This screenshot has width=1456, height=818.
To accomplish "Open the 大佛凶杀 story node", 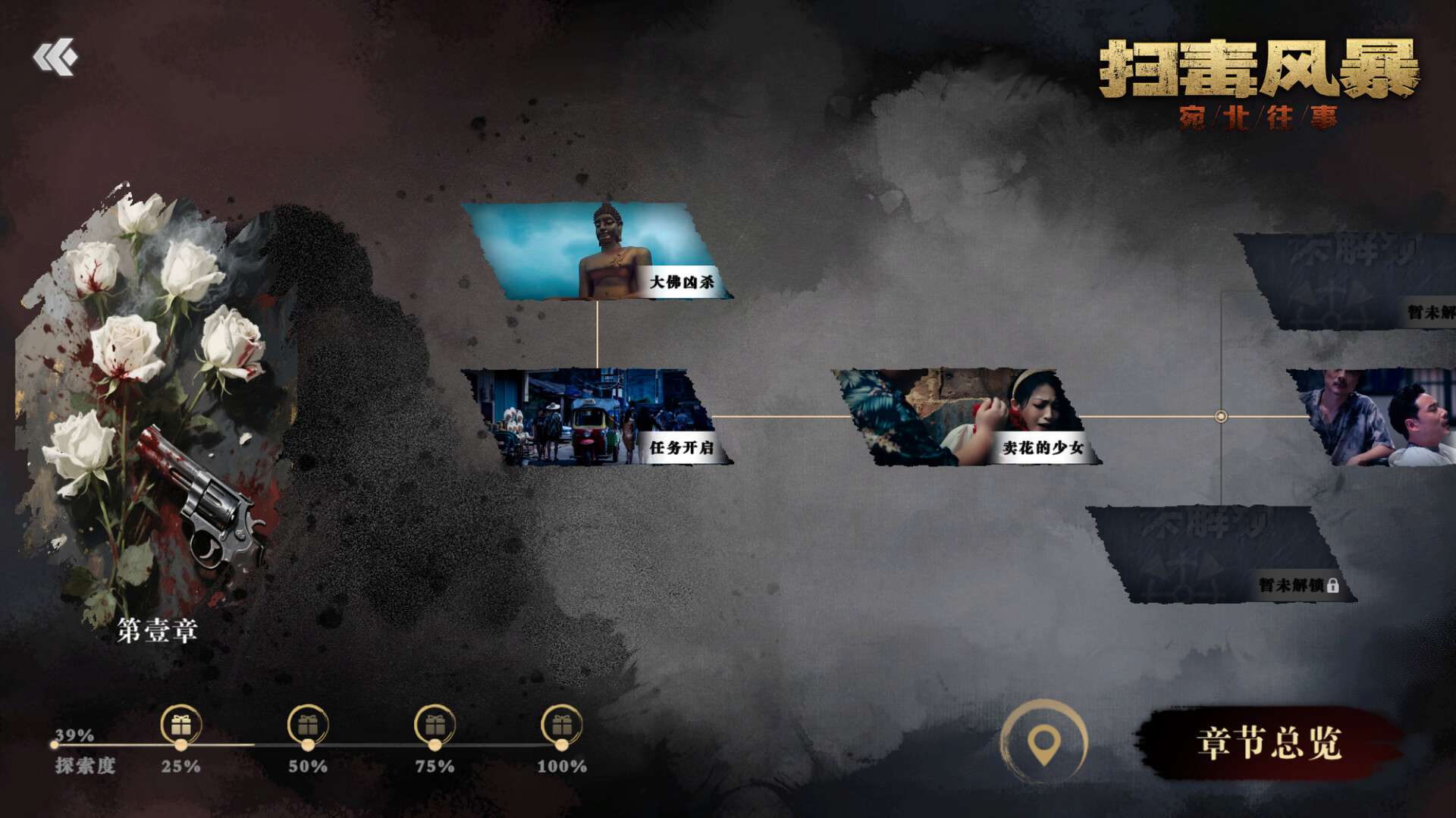I will 598,251.
